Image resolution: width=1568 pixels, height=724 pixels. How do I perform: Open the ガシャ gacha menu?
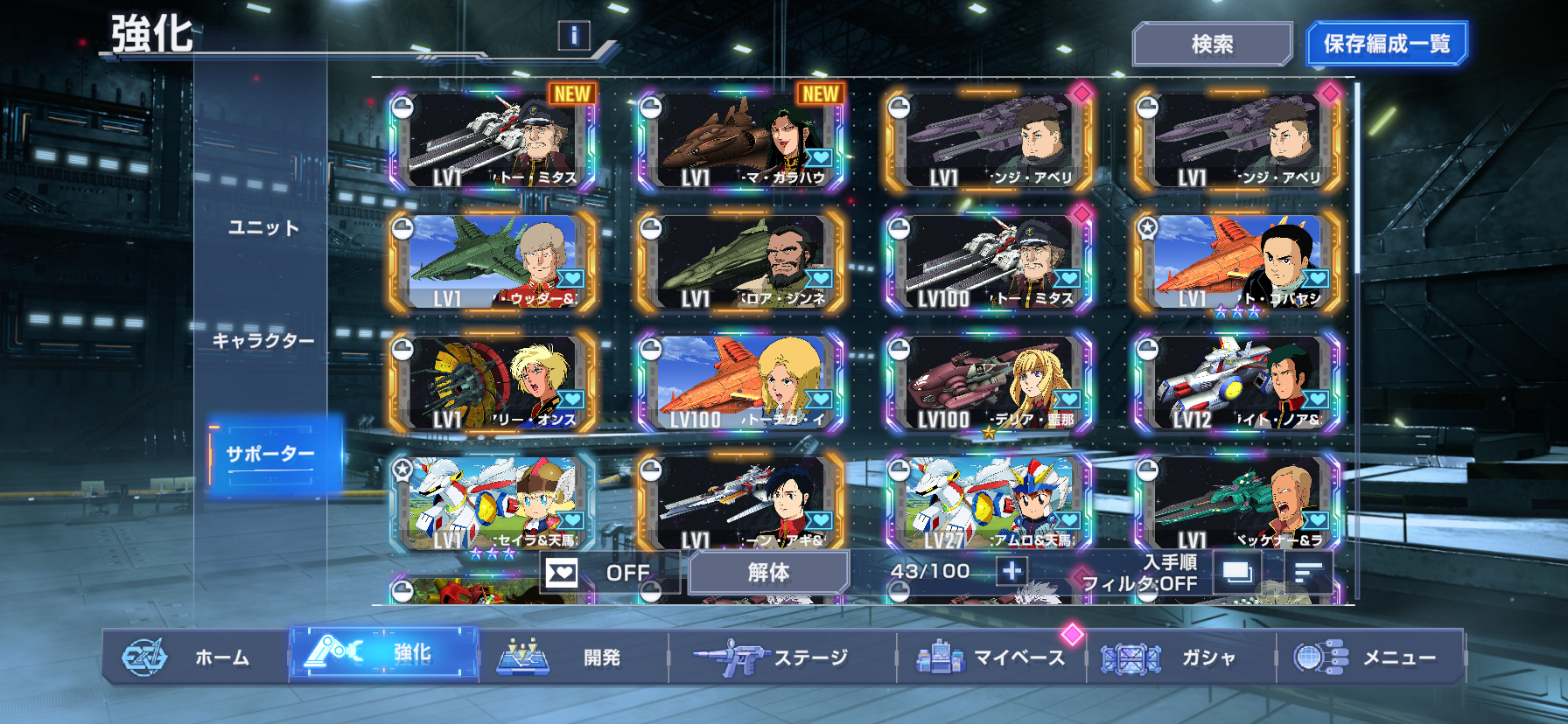[1181, 657]
